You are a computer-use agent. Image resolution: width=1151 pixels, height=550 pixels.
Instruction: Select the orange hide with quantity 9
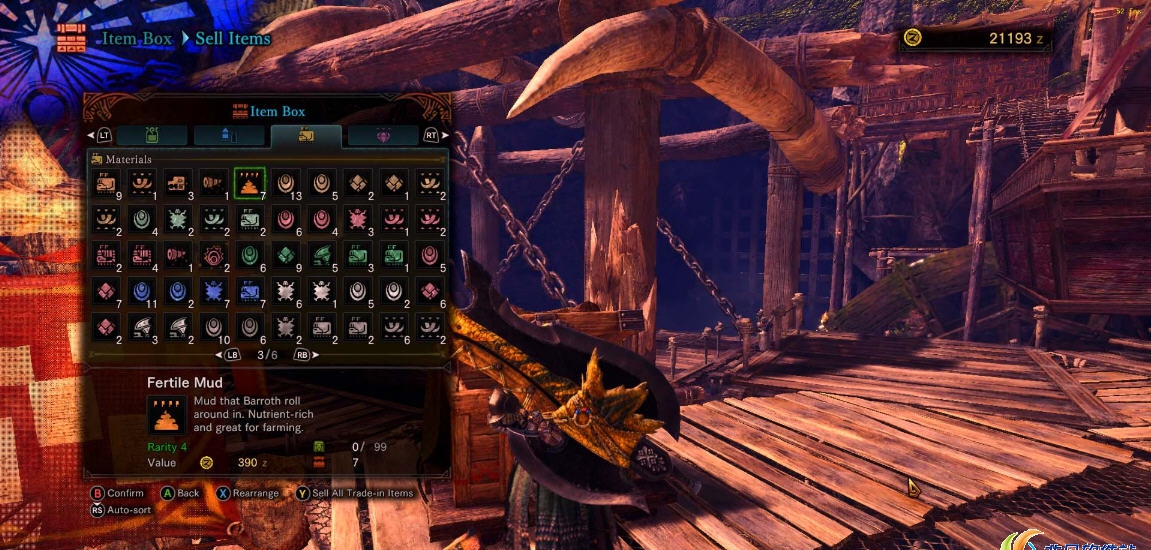(105, 183)
